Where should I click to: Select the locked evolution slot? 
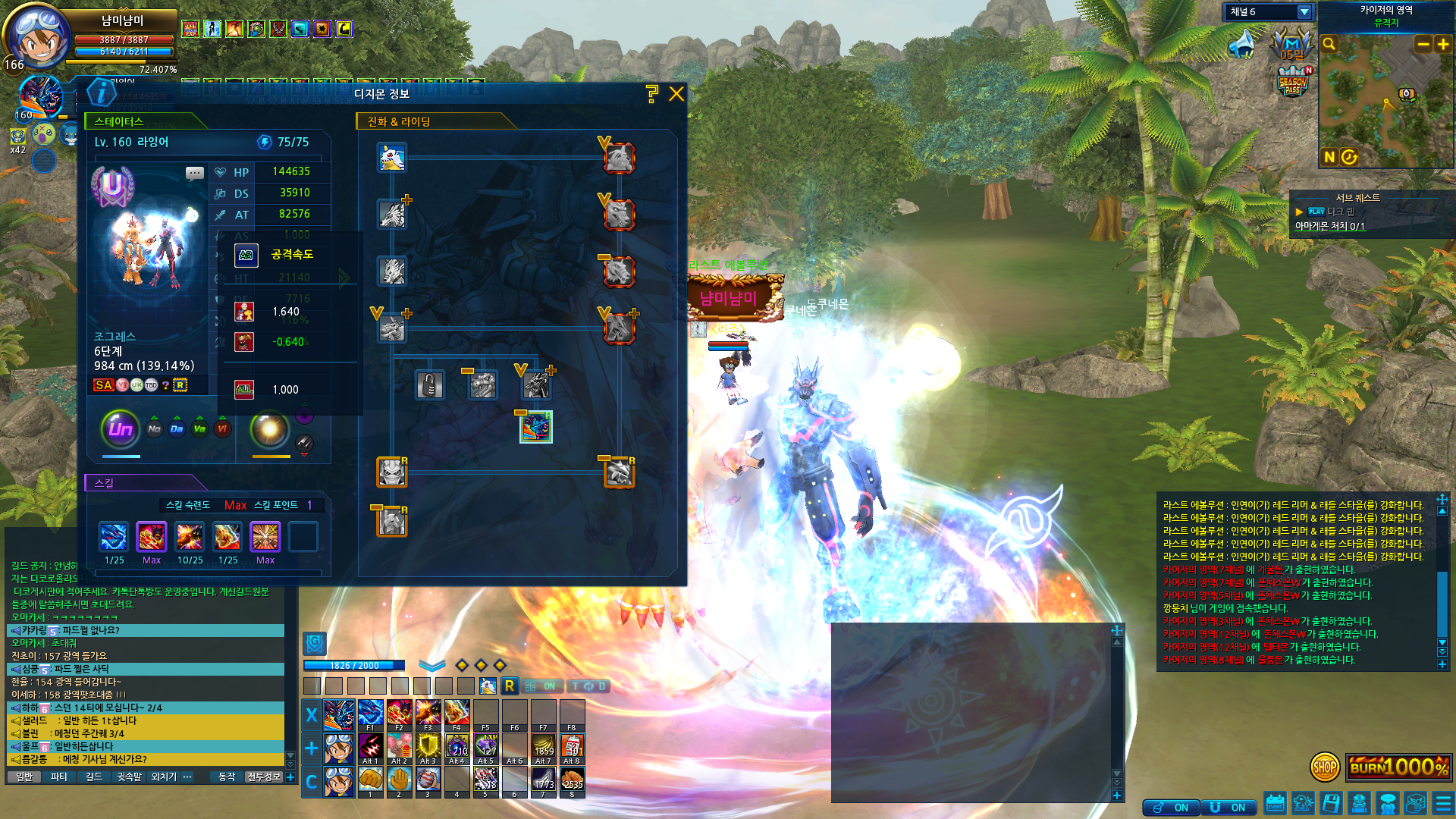(x=429, y=385)
